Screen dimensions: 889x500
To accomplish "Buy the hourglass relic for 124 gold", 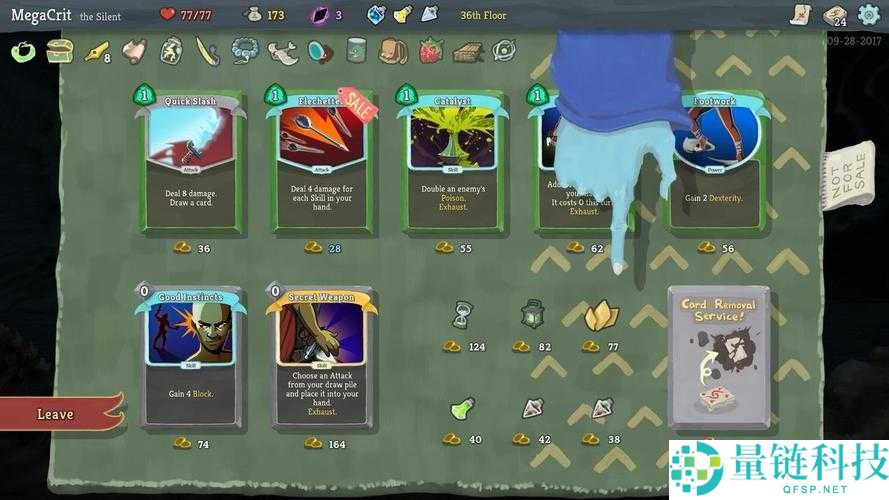I will [x=461, y=316].
